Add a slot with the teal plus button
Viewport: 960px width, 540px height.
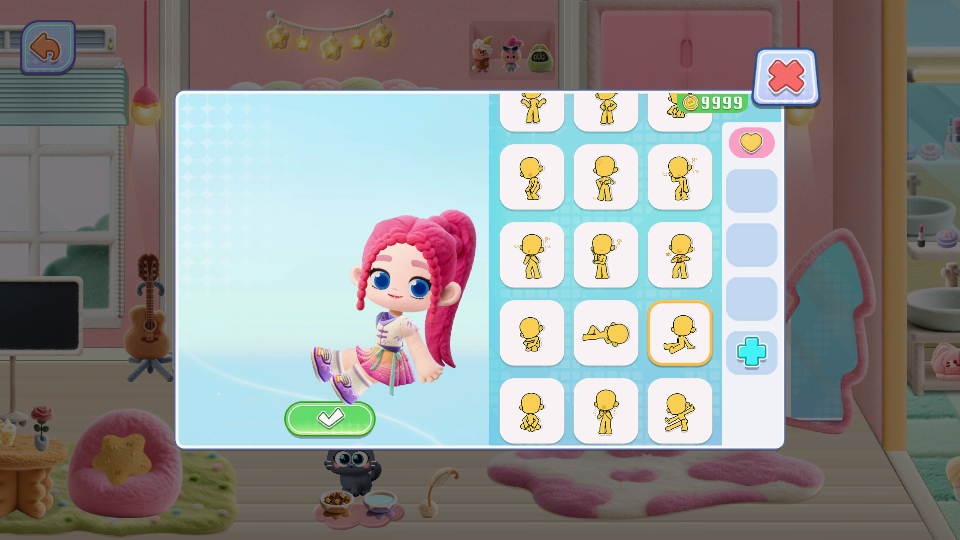pos(751,352)
